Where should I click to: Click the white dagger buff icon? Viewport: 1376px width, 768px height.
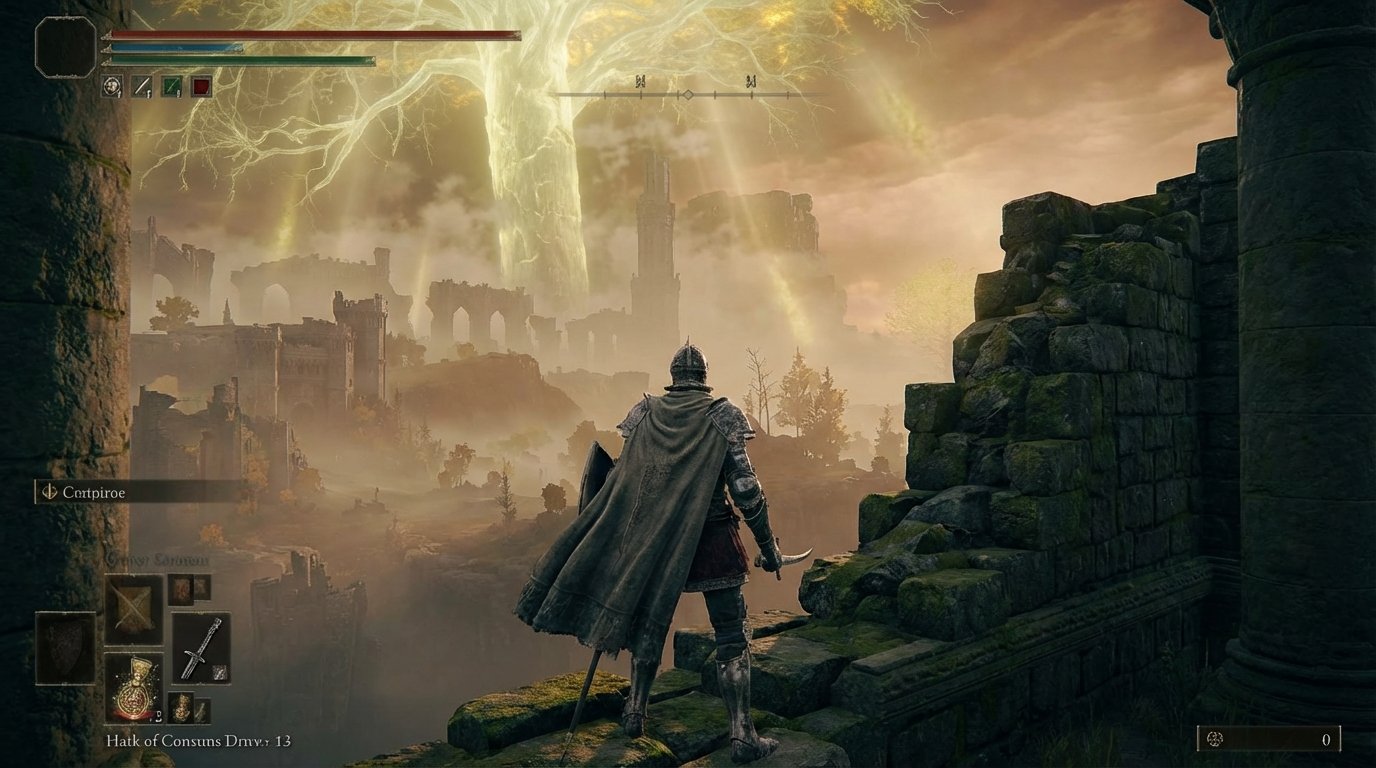(141, 87)
